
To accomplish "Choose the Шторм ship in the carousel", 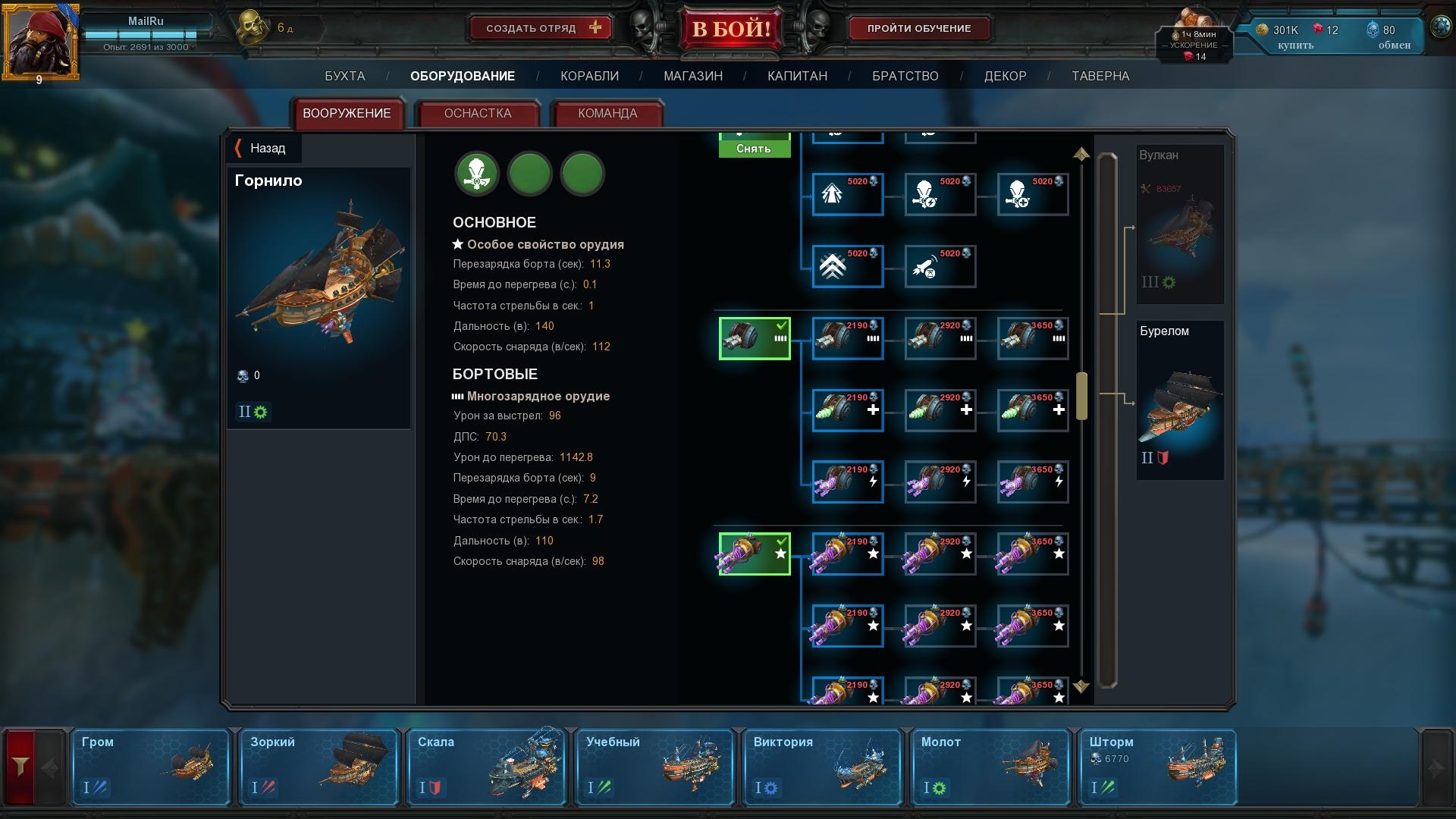I will [1156, 767].
